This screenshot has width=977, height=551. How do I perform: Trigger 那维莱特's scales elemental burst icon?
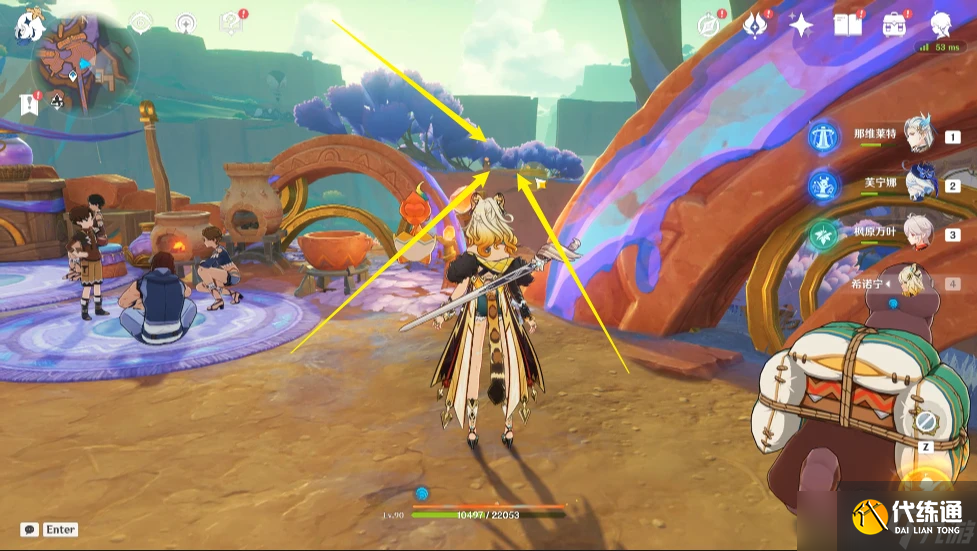pyautogui.click(x=825, y=136)
